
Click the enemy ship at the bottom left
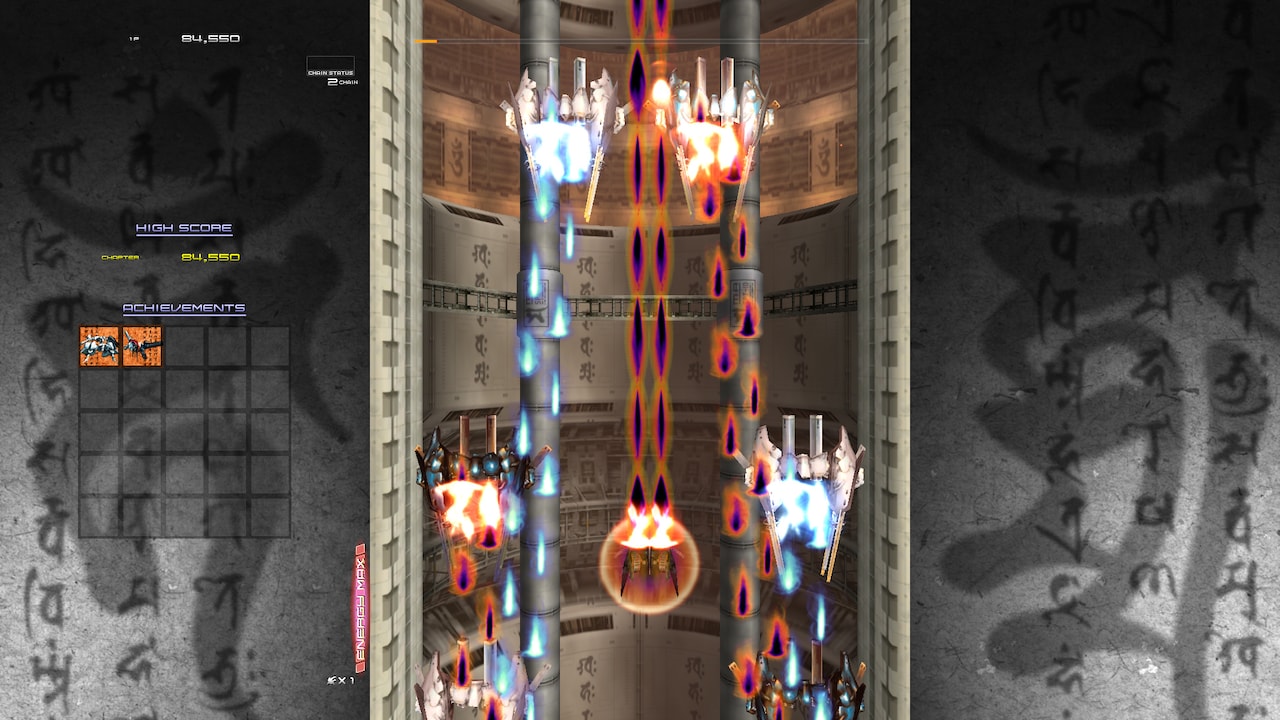point(470,690)
